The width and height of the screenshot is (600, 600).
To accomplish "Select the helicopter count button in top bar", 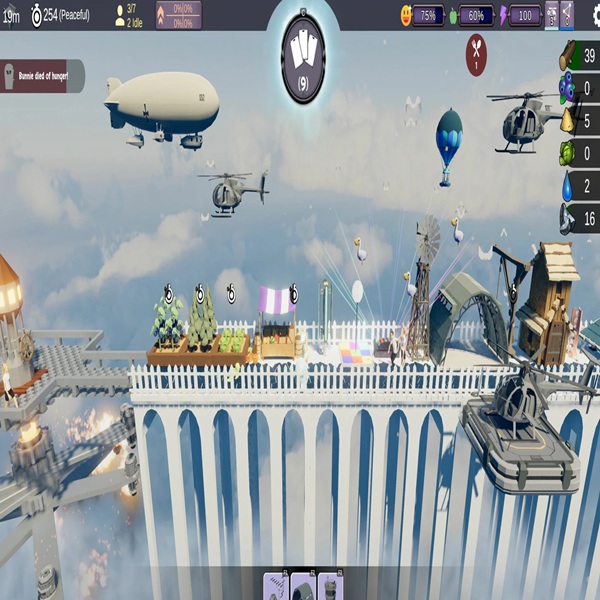I will click(551, 15).
